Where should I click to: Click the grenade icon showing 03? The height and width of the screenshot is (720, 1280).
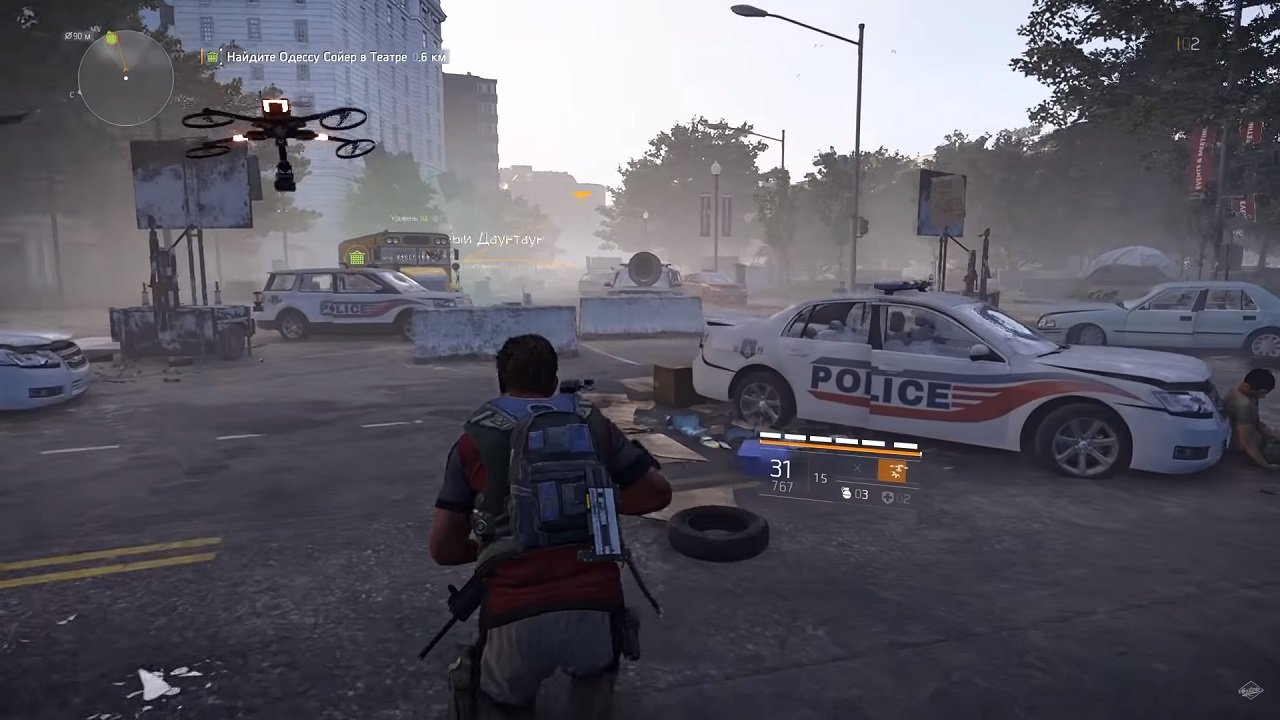tap(853, 494)
